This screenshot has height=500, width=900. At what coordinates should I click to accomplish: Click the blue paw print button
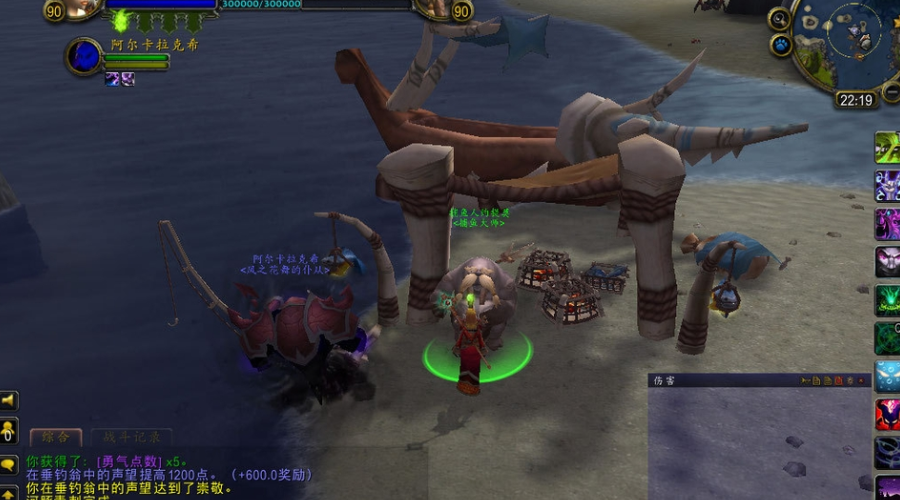(x=781, y=45)
